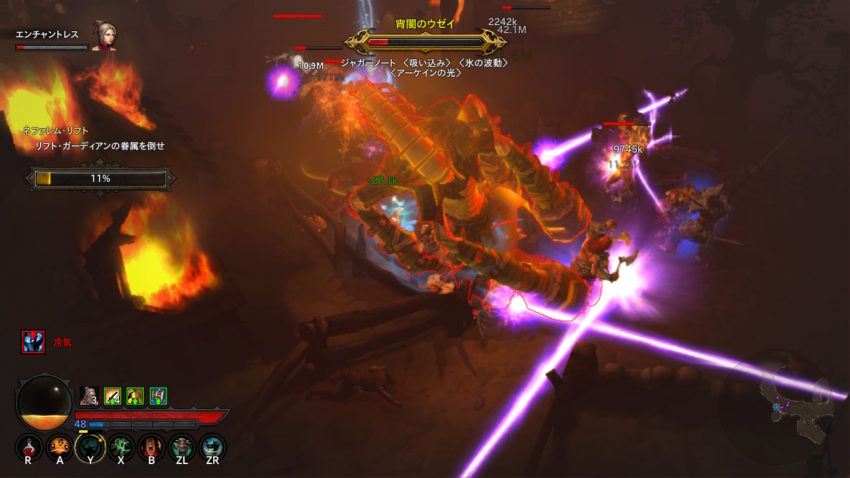
Task: Trigger the screaming red face skill
Action: pos(151,447)
